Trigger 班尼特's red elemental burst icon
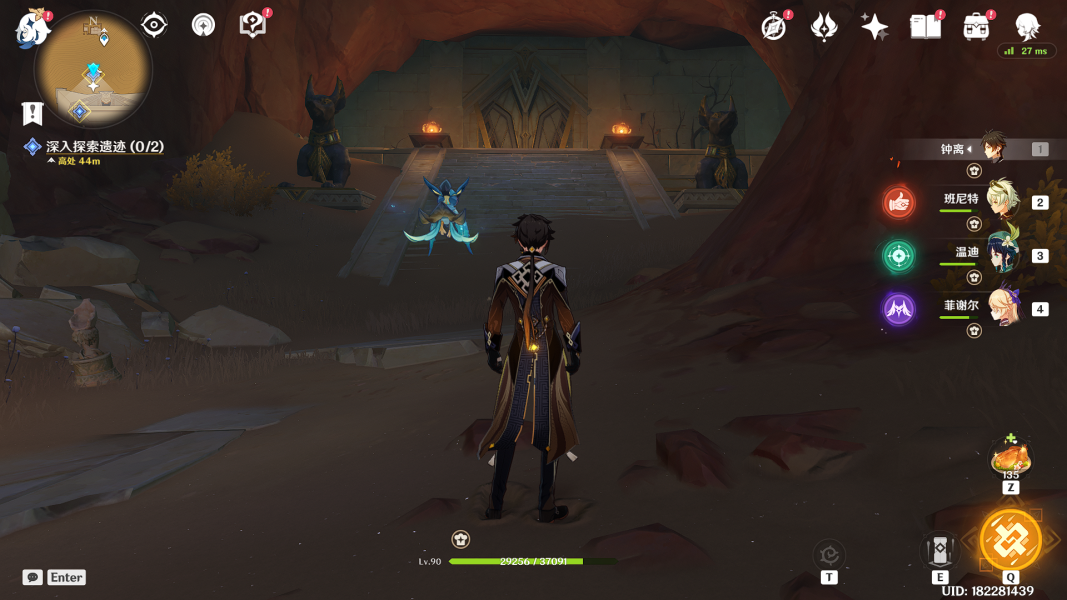The height and width of the screenshot is (600, 1067). 898,203
